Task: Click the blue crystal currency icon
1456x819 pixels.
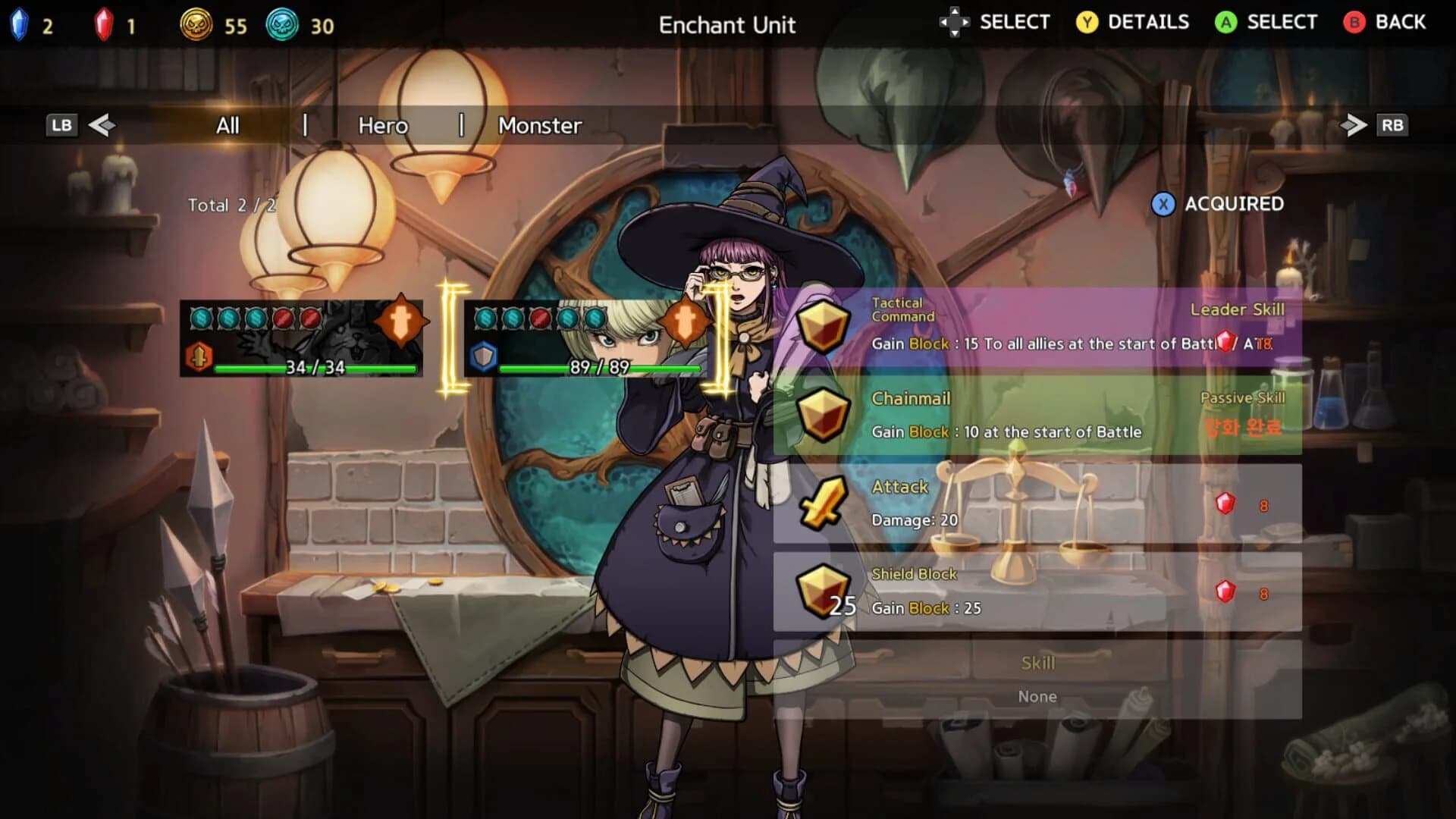Action: [19, 24]
